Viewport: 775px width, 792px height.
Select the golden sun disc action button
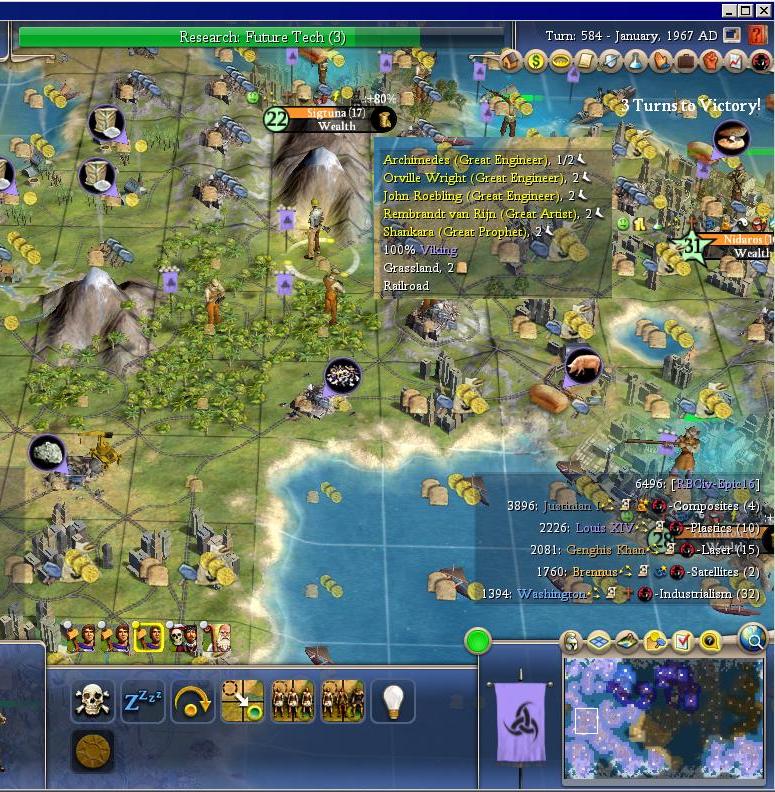(x=92, y=750)
